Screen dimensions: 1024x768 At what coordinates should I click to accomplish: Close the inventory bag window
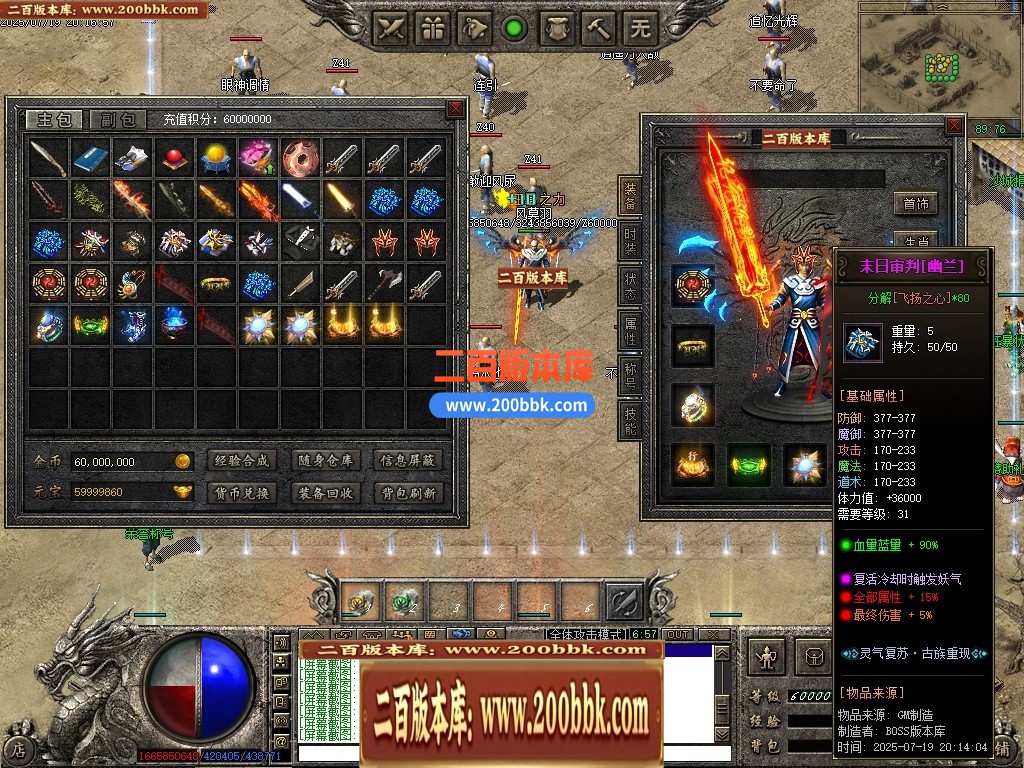[x=455, y=108]
